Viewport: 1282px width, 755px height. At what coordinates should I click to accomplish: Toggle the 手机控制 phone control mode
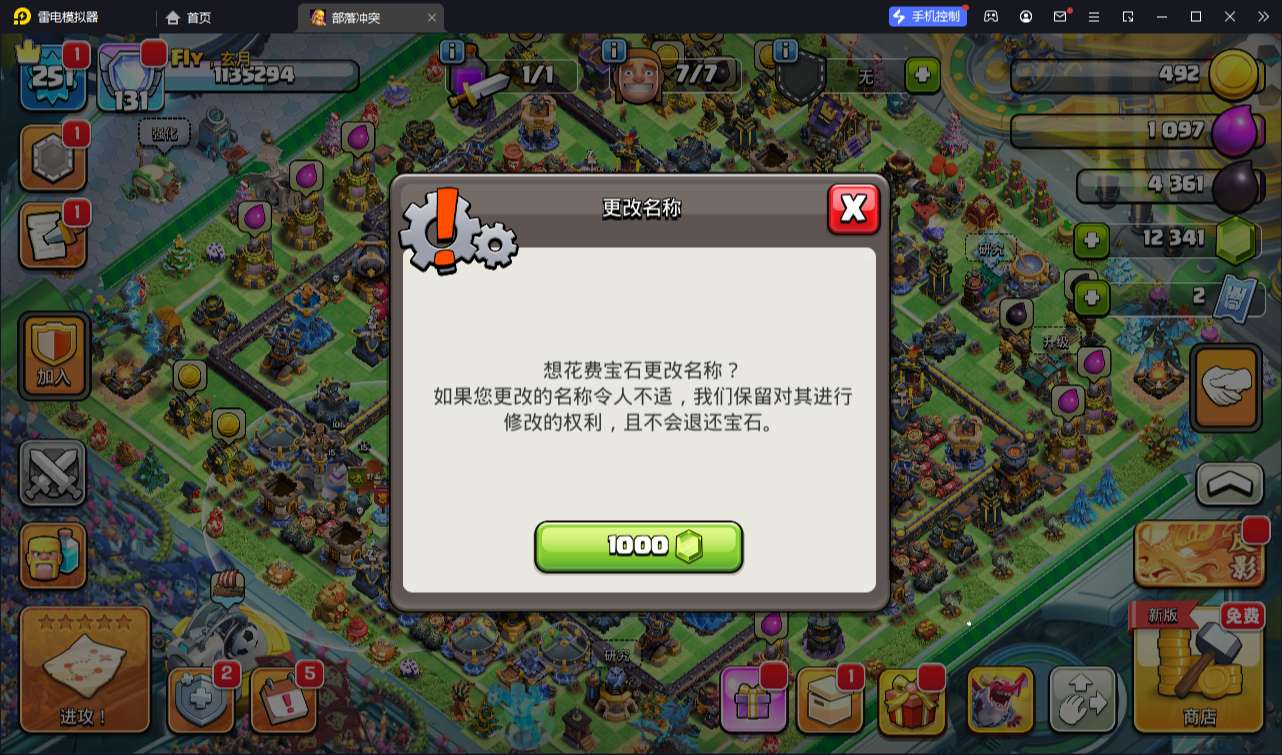(926, 16)
